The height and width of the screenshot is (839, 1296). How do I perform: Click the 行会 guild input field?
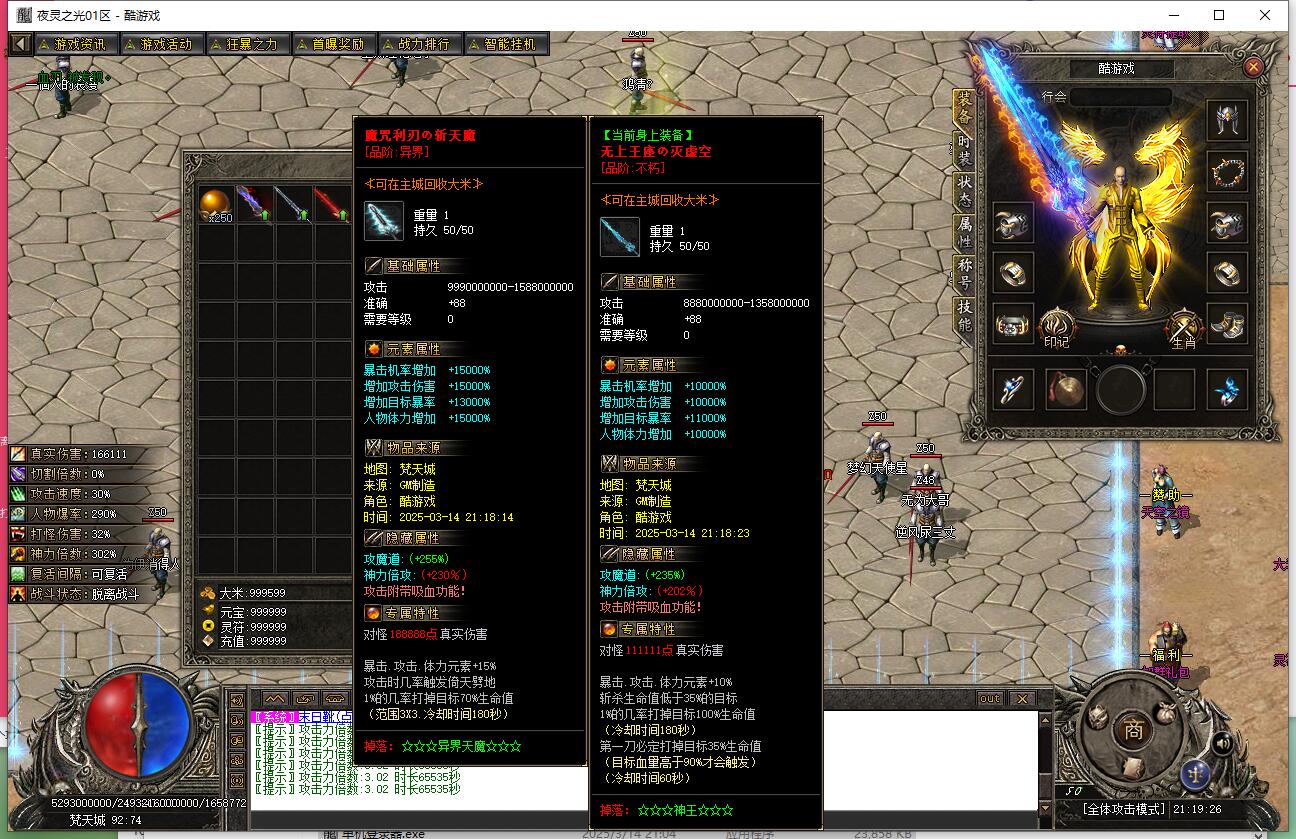[1120, 96]
